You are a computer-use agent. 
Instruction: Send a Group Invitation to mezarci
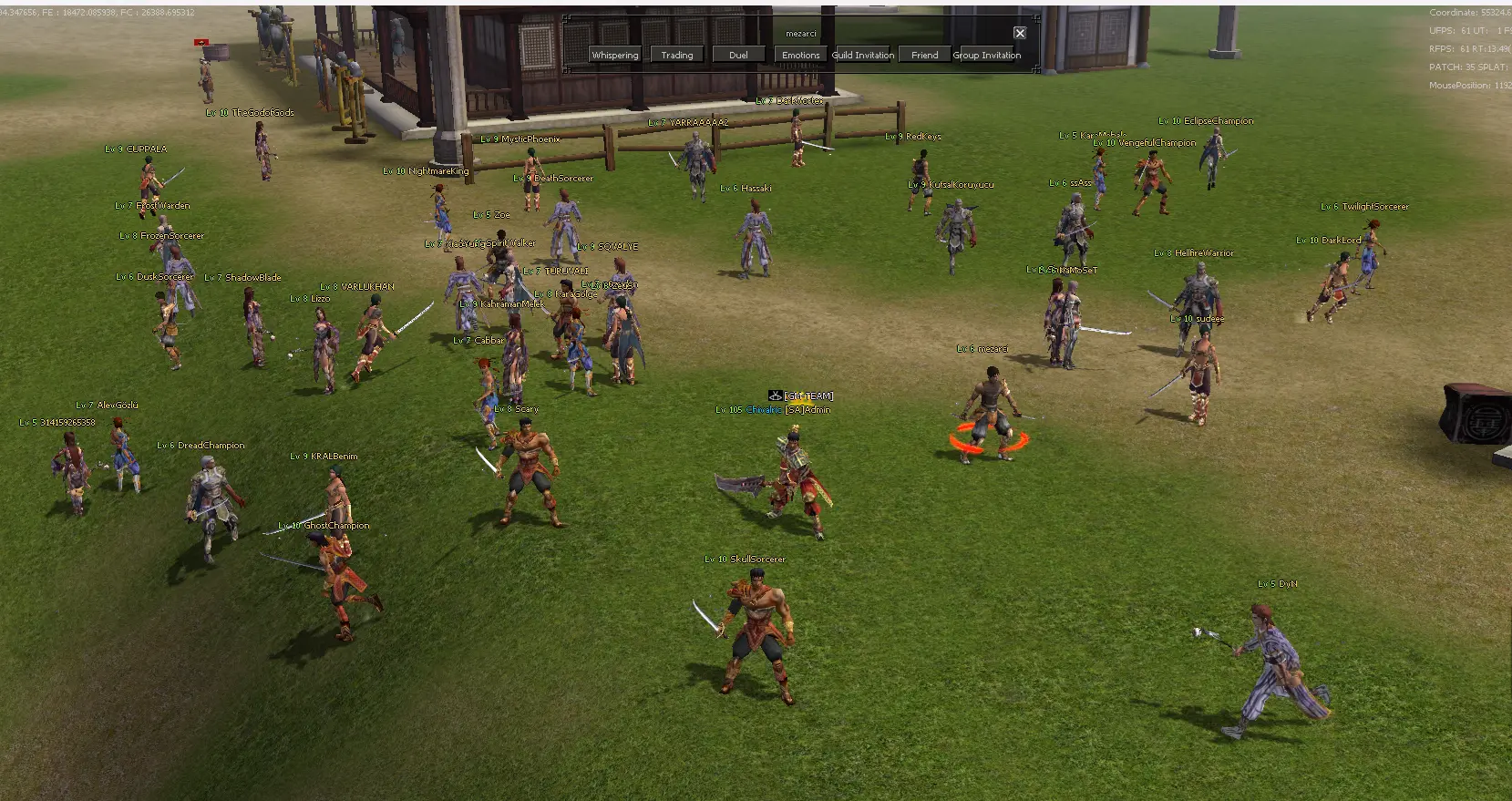(987, 55)
